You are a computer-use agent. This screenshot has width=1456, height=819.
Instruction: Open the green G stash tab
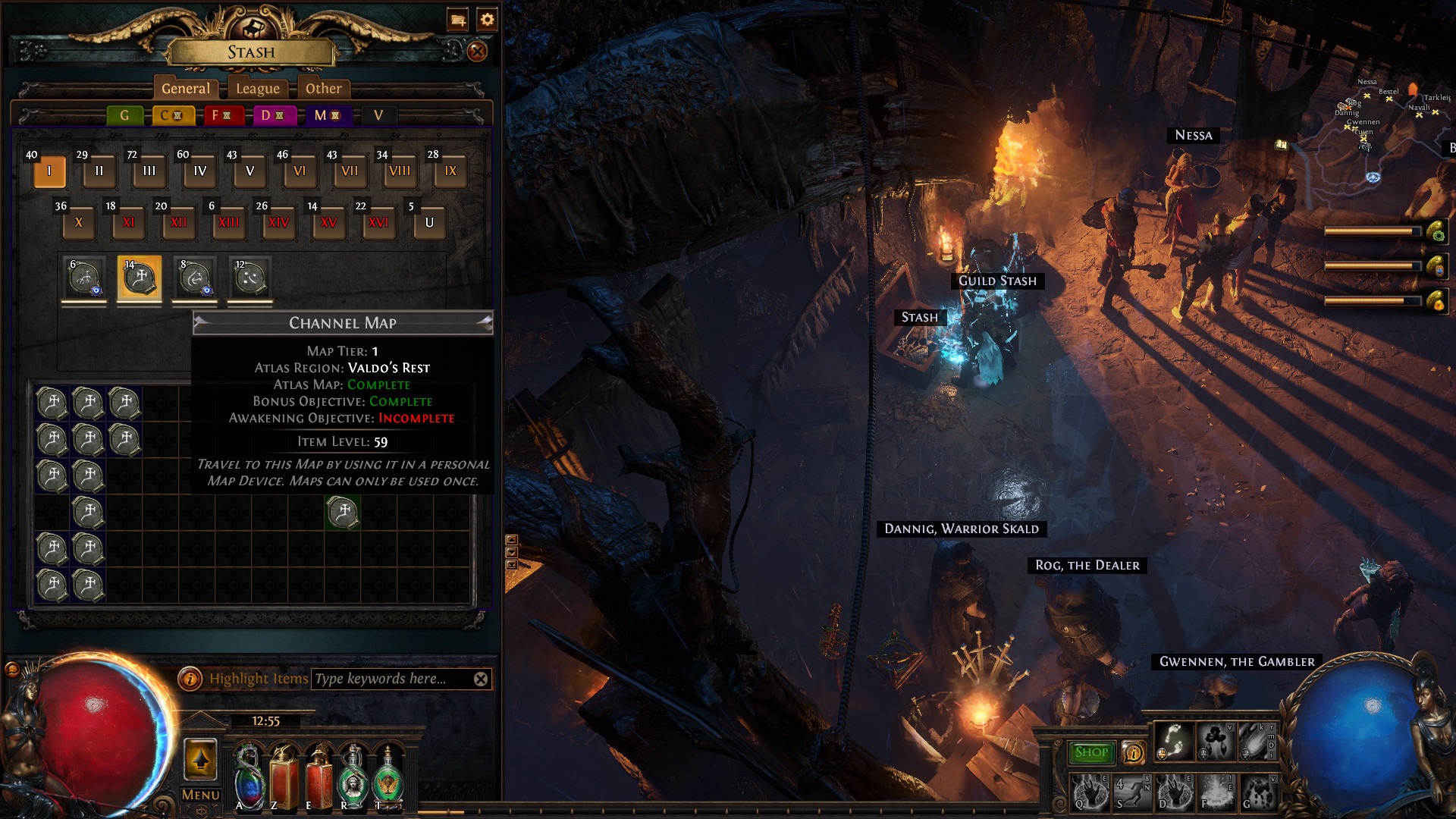124,115
